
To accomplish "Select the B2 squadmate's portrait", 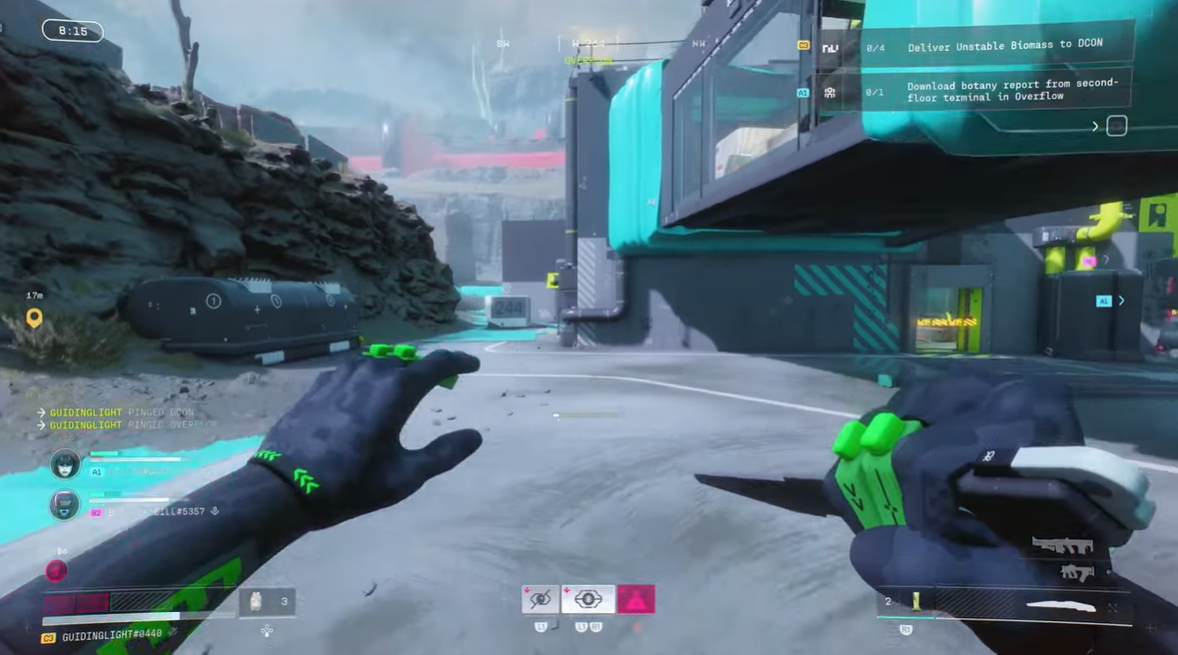I will coord(65,505).
